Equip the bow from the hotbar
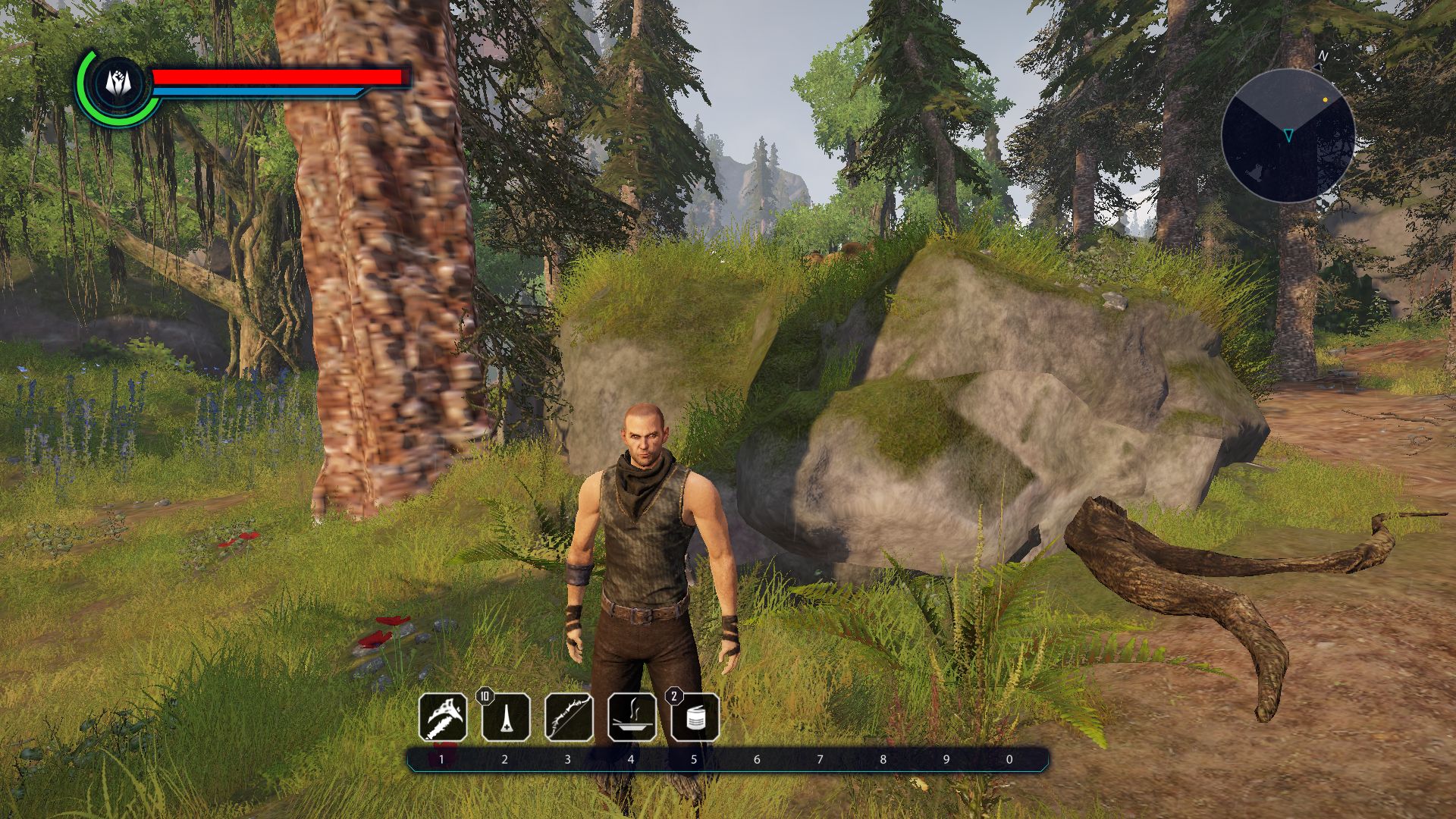The height and width of the screenshot is (819, 1456). pos(569,717)
